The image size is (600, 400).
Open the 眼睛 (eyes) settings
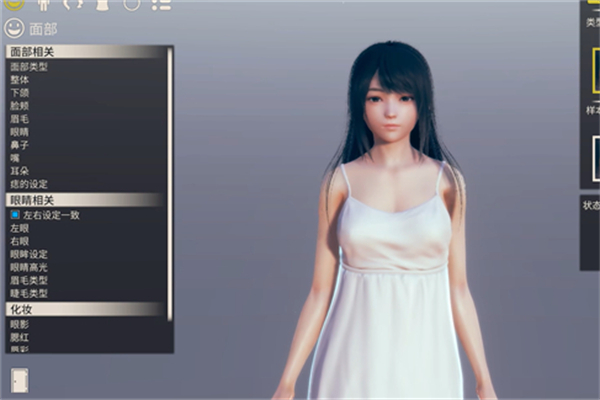tap(20, 132)
